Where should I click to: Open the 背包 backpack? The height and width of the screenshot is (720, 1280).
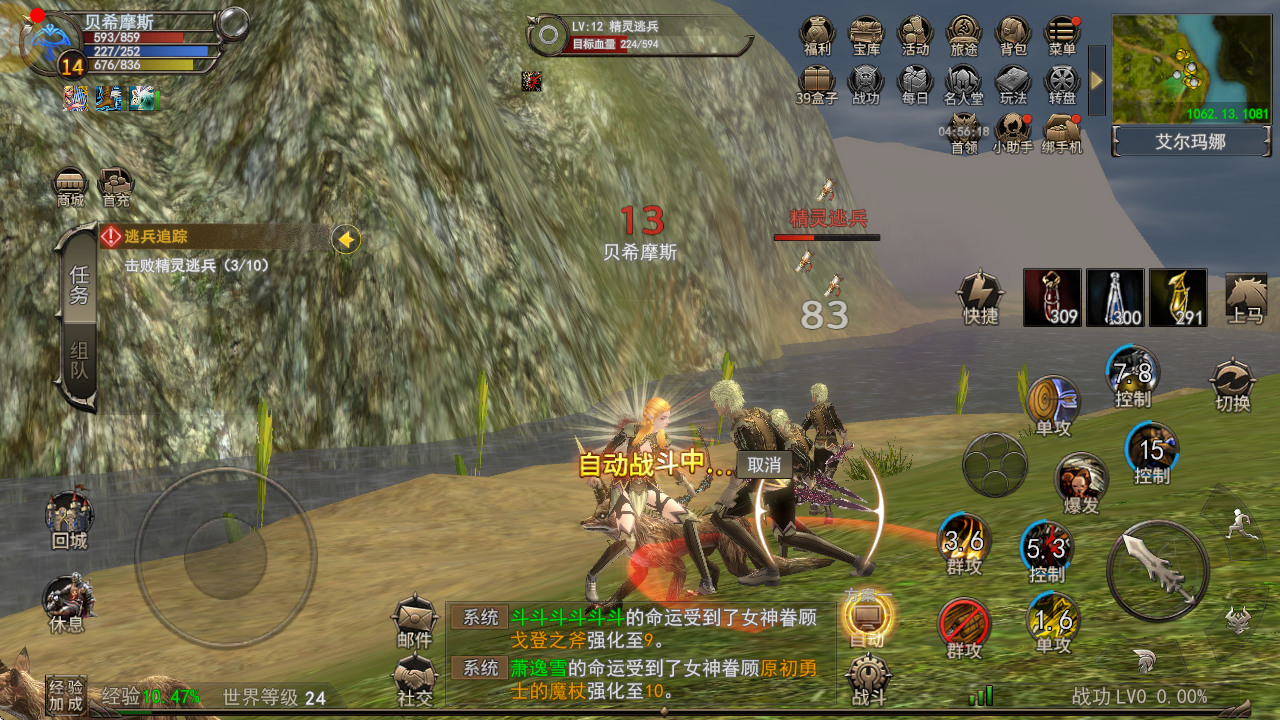(1013, 34)
